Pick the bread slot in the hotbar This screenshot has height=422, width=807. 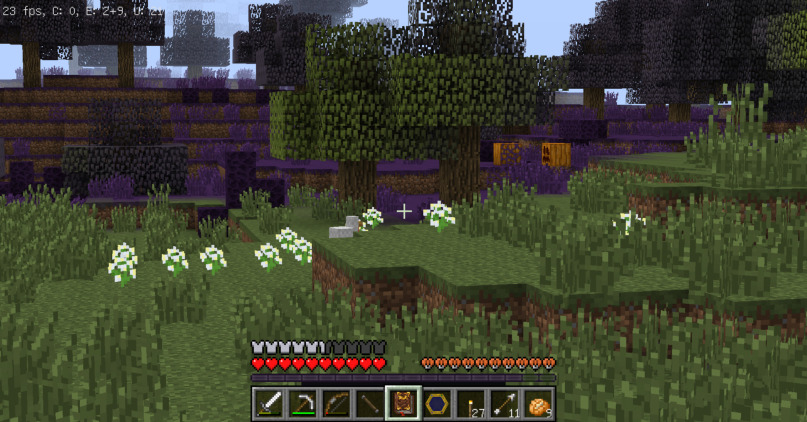(x=539, y=404)
